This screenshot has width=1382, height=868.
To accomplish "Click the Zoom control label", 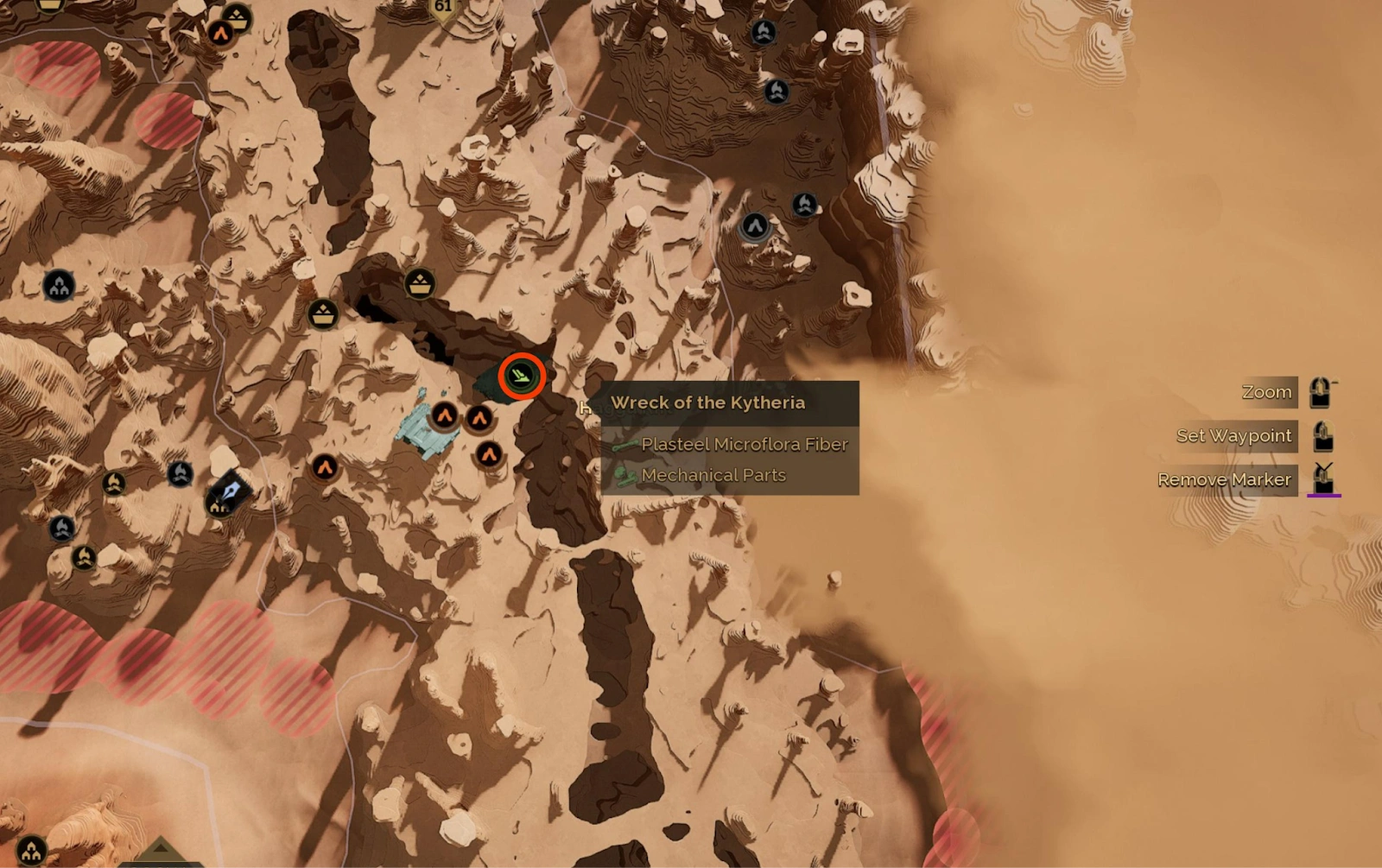I will pos(1267,391).
